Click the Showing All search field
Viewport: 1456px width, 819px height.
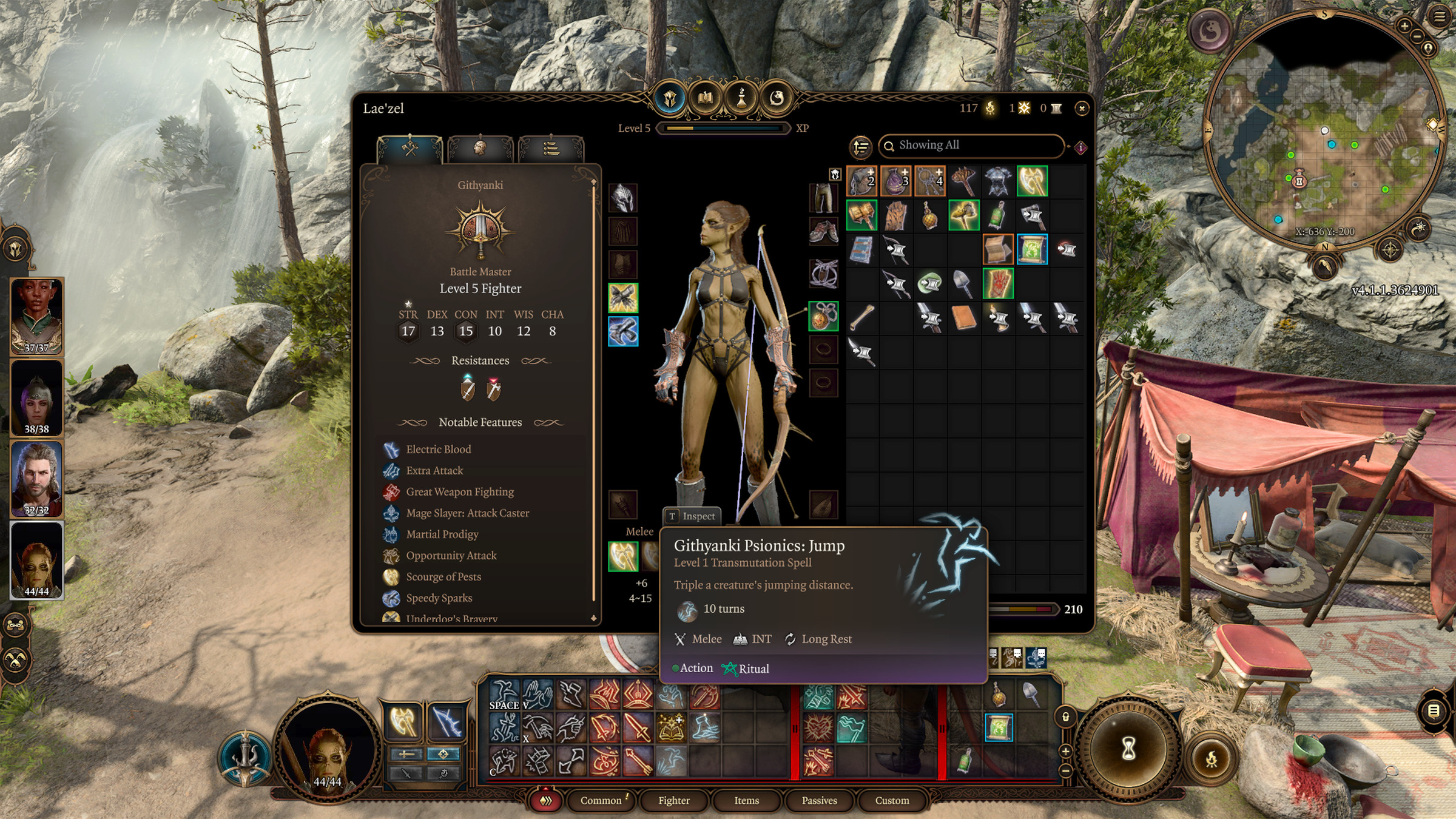pos(971,146)
